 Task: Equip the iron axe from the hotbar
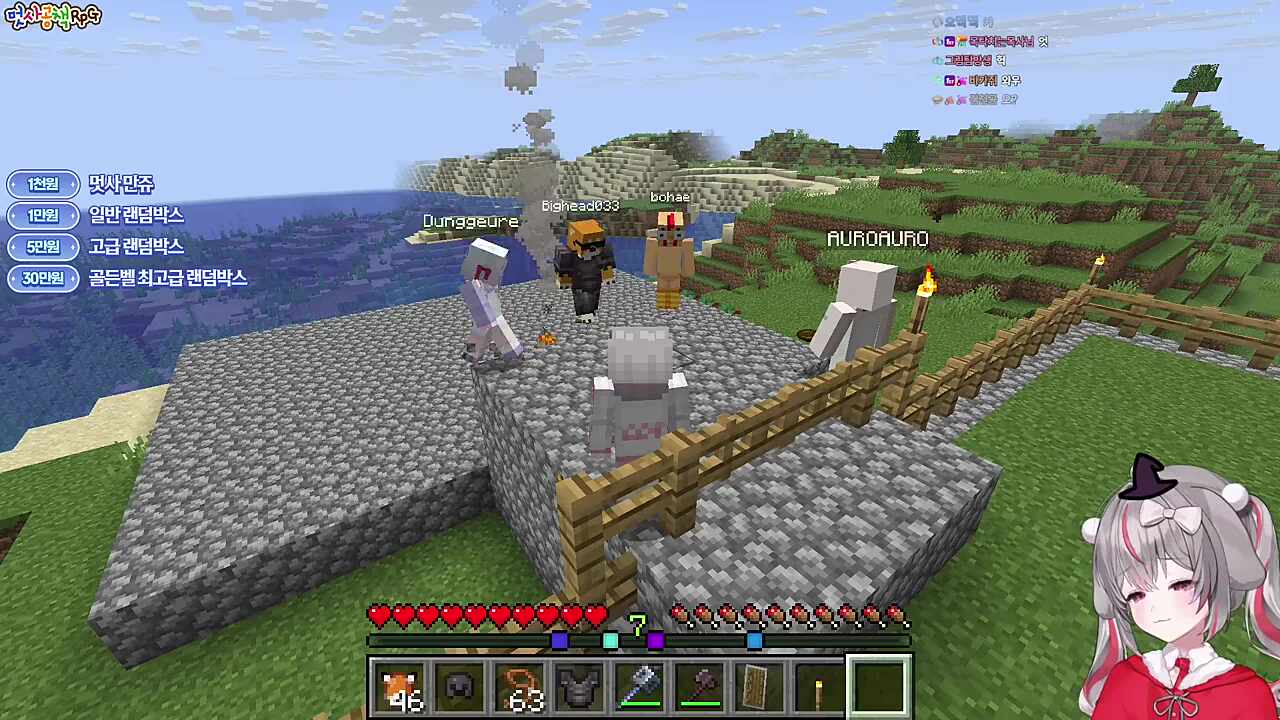(x=640, y=687)
